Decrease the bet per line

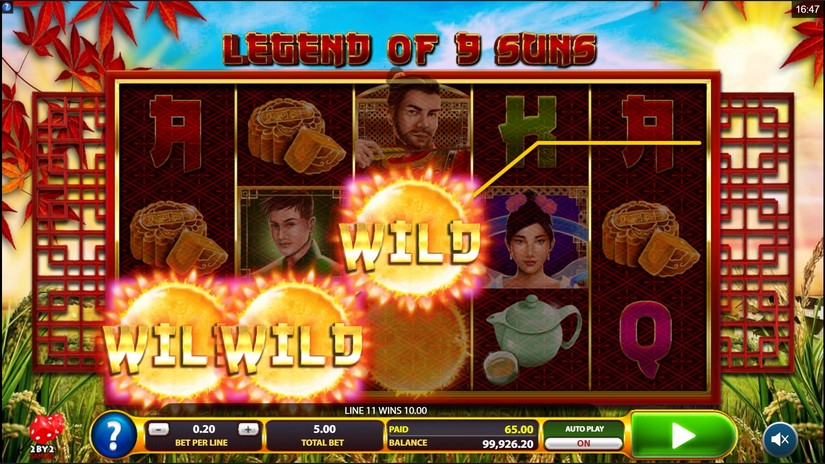click(x=158, y=429)
